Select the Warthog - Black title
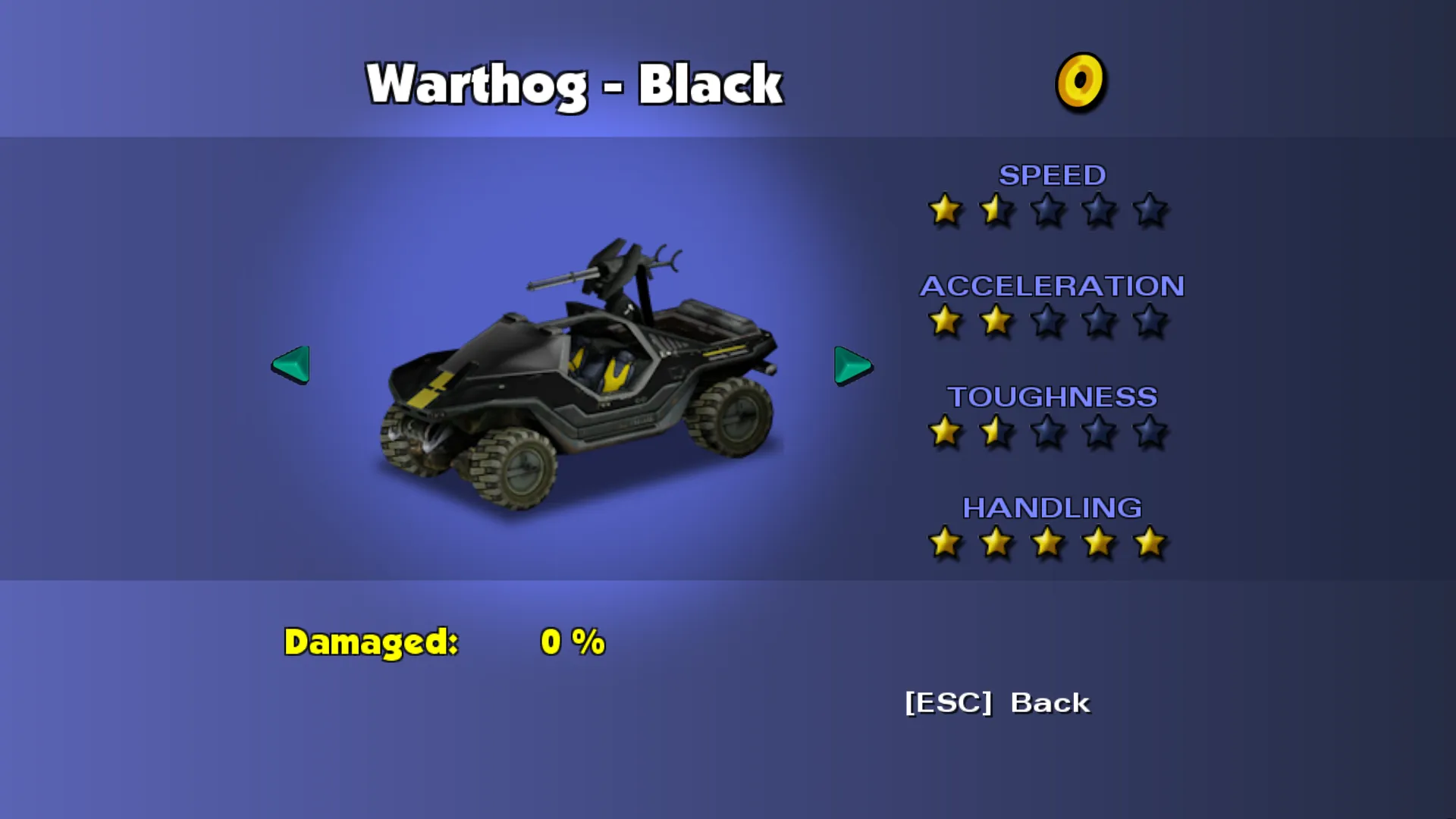This screenshot has width=1456, height=819. pyautogui.click(x=575, y=83)
